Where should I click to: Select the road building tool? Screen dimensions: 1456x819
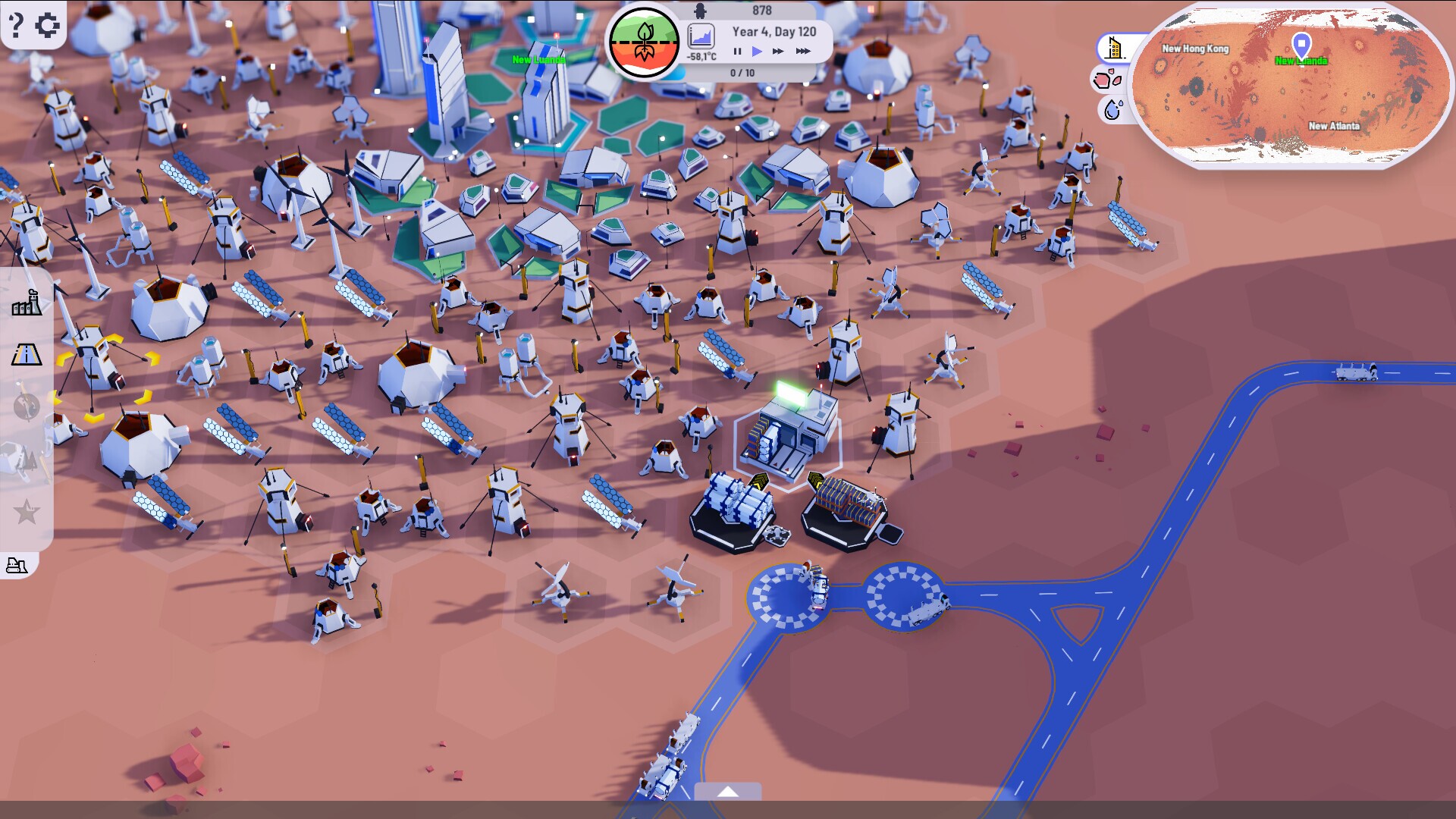point(27,353)
